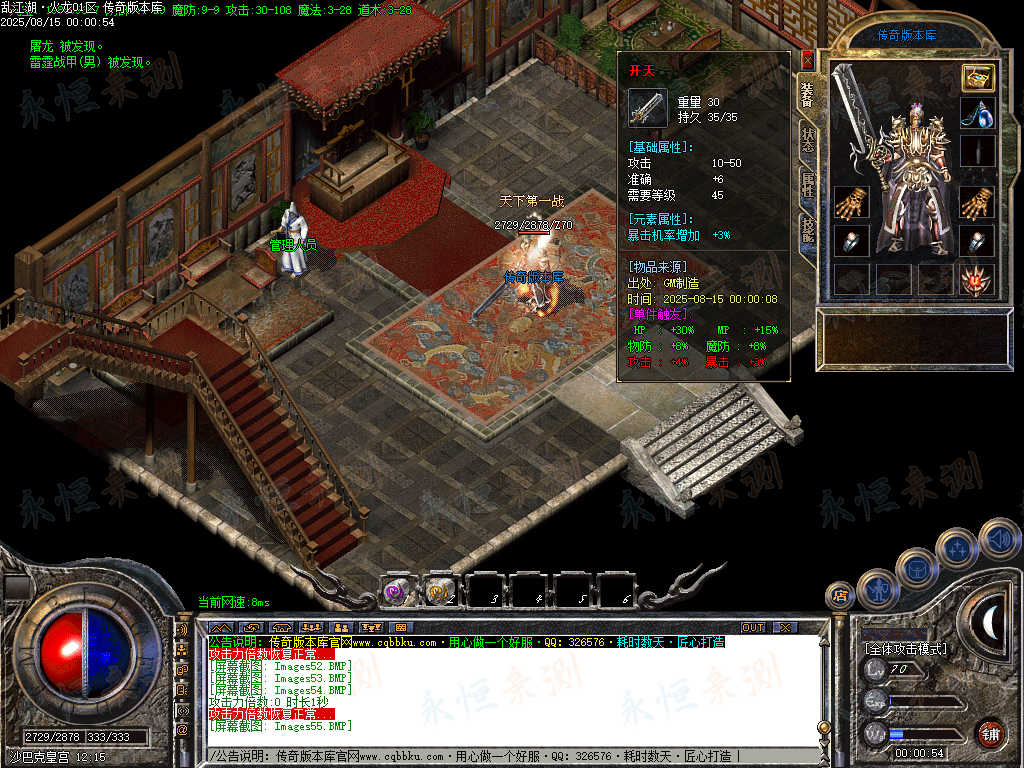The width and height of the screenshot is (1024, 768).
Task: Open the sparkle skills round button
Action: click(x=957, y=547)
